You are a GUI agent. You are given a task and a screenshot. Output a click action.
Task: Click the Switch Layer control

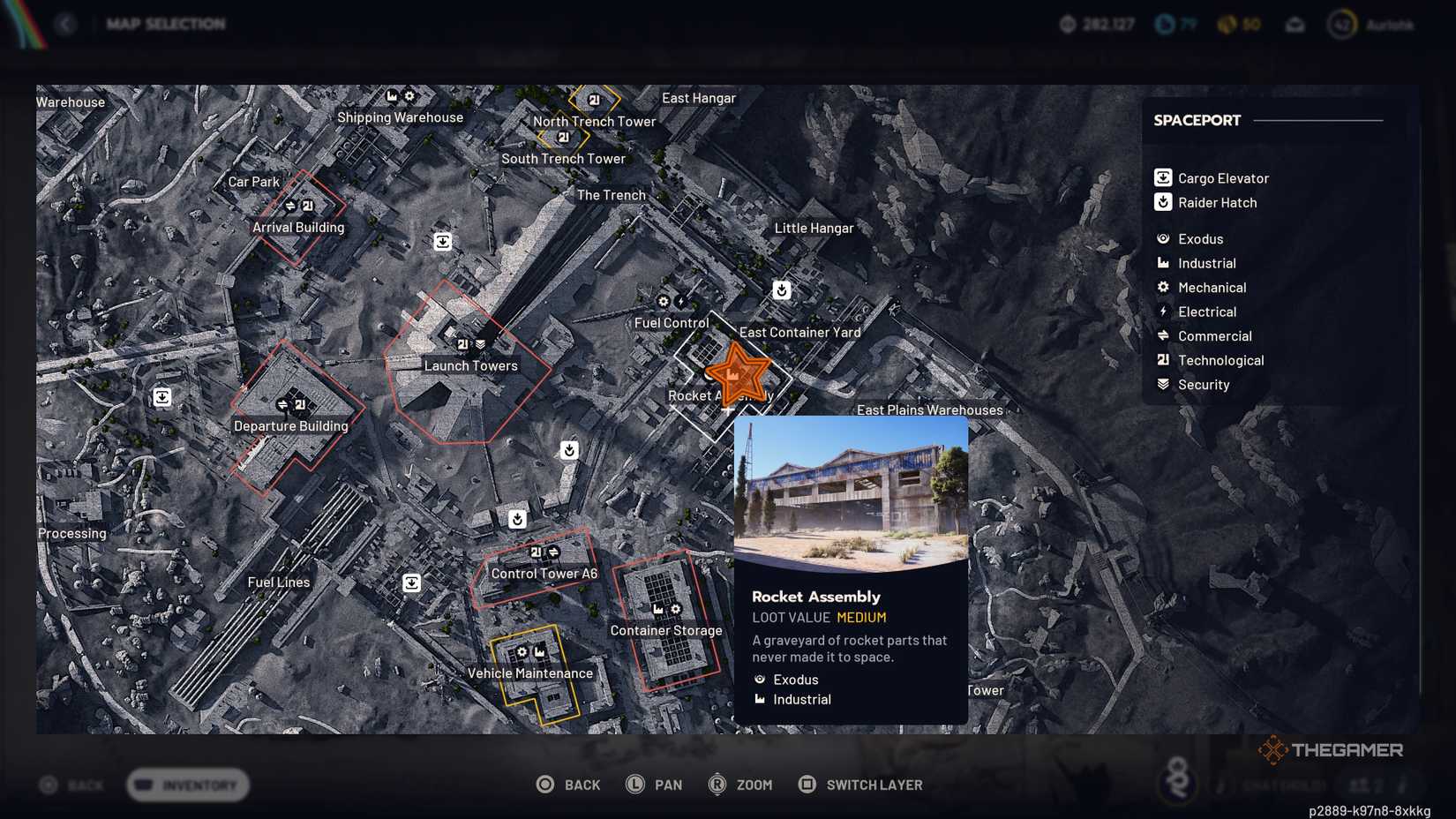click(x=859, y=784)
